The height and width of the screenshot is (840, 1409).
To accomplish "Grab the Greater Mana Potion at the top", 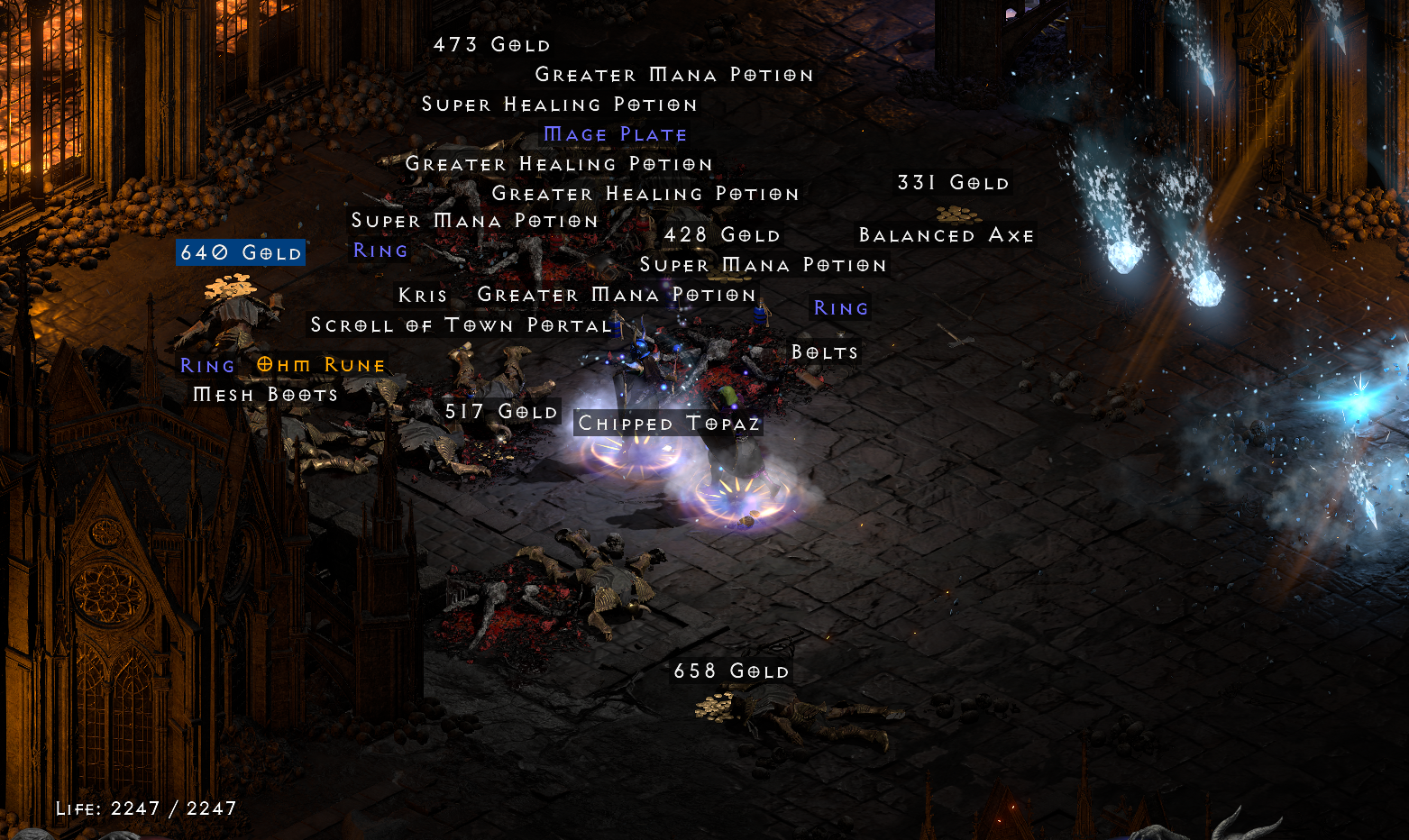I will (x=673, y=75).
